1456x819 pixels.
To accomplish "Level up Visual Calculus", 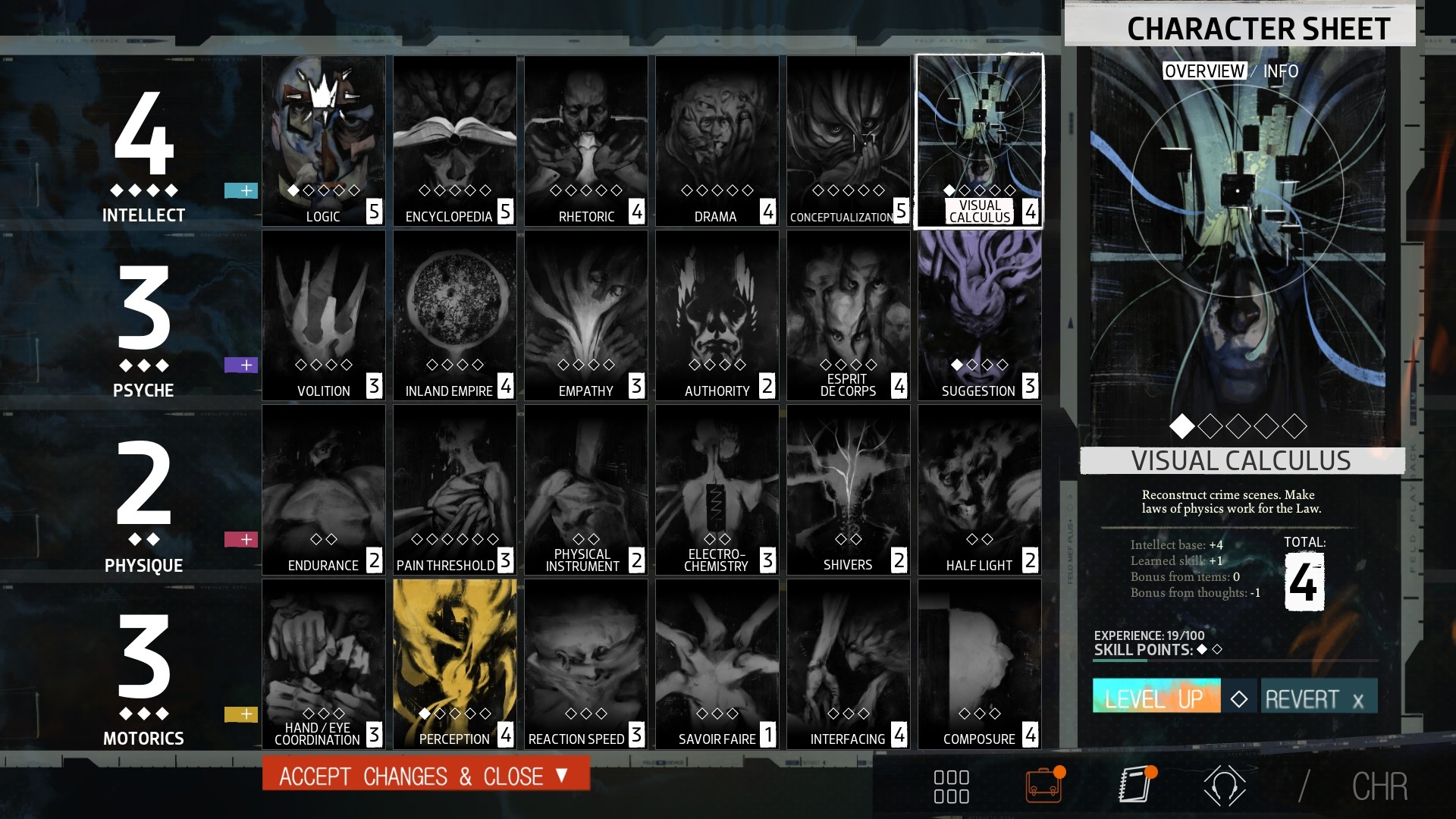I will (1156, 698).
